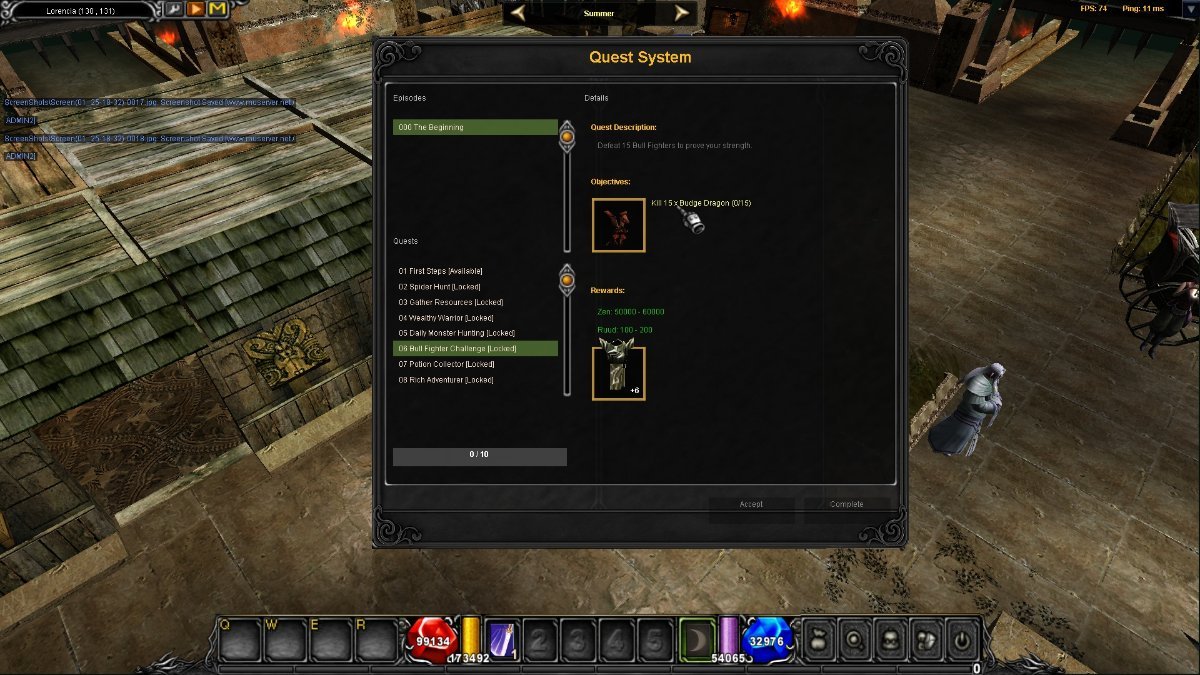Select 06 Bull Fighter Challenge quest
The image size is (1200, 675).
pos(457,348)
